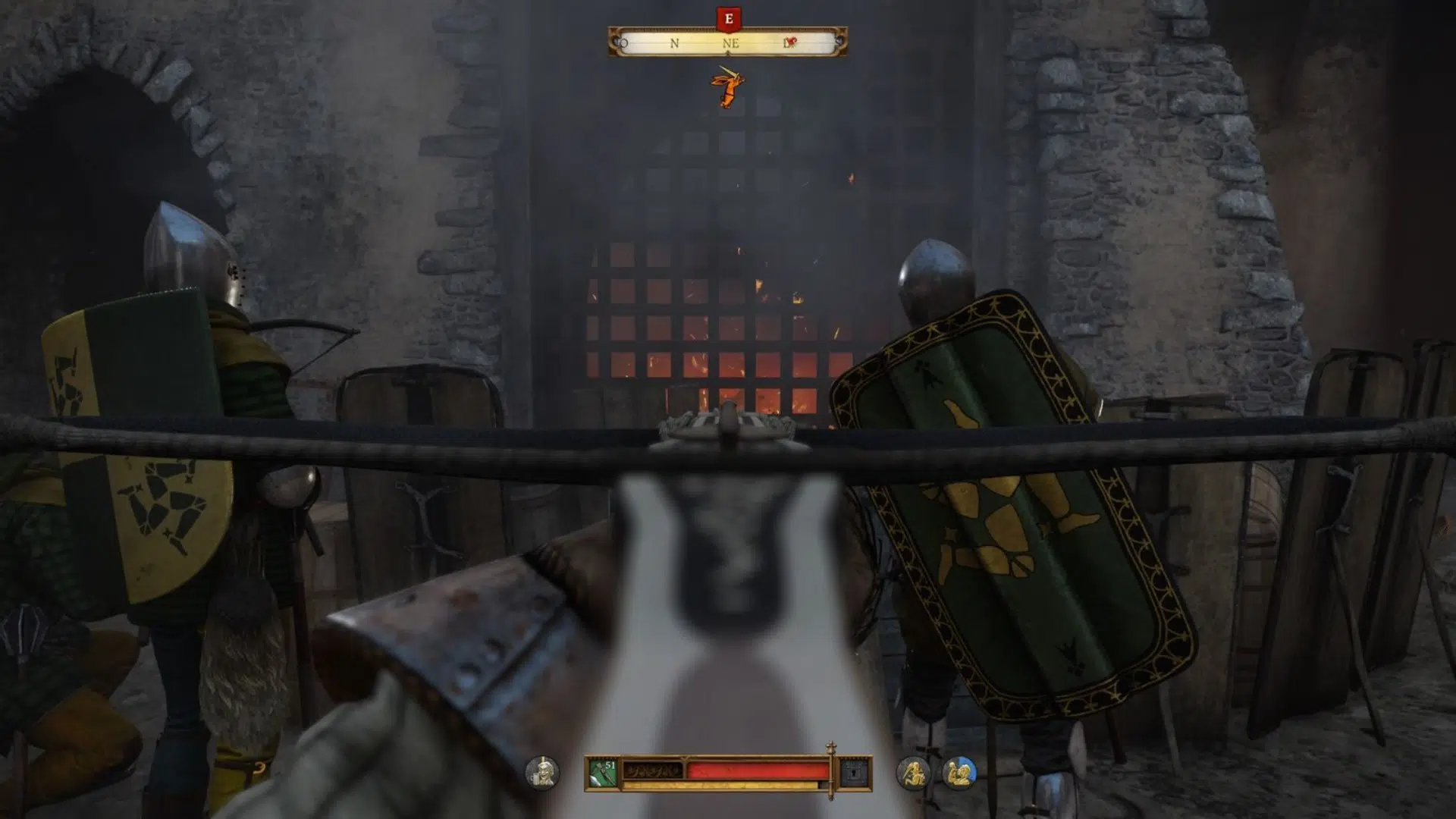Screen dimensions: 1456x819
Task: Open the drunk man with mug status icon
Action: pyautogui.click(x=541, y=772)
